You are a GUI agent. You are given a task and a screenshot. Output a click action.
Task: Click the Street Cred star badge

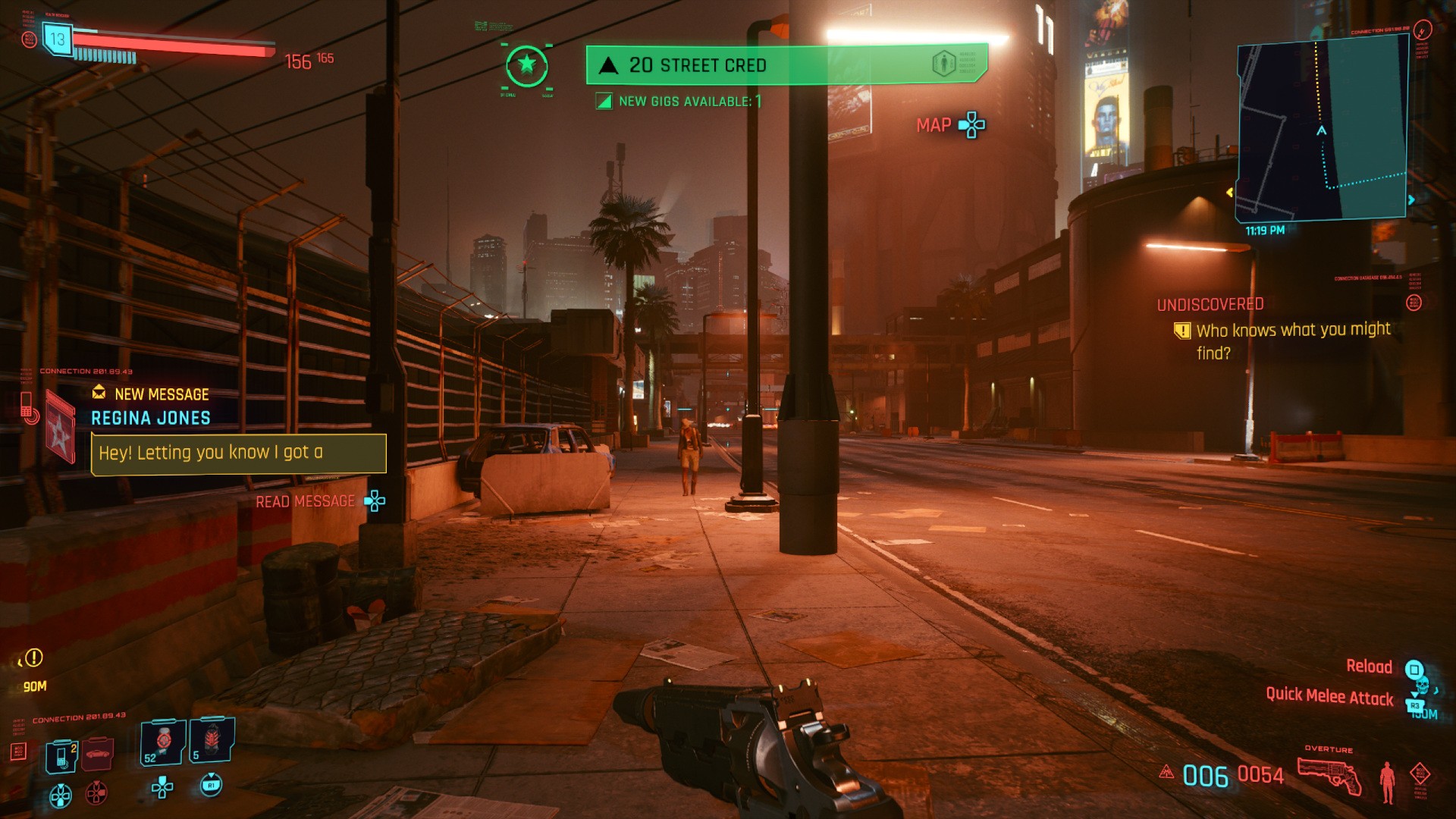(526, 65)
